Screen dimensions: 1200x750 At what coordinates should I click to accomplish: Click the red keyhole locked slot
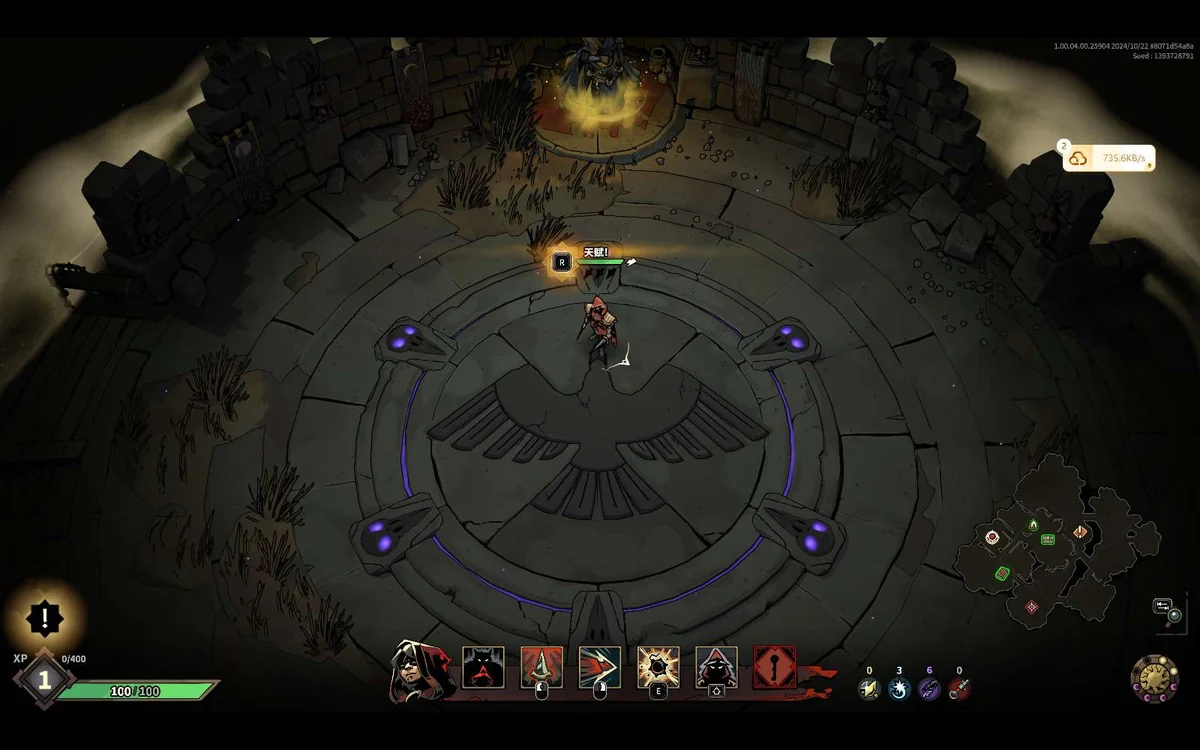coord(775,667)
